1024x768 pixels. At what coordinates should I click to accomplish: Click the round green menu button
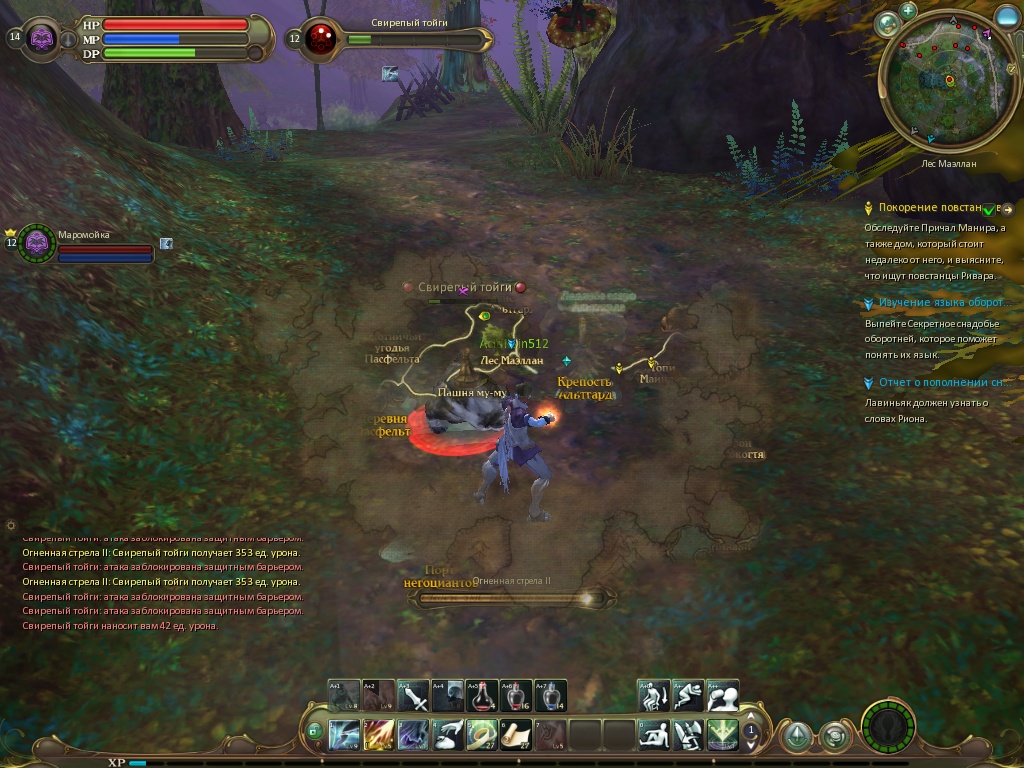886,725
